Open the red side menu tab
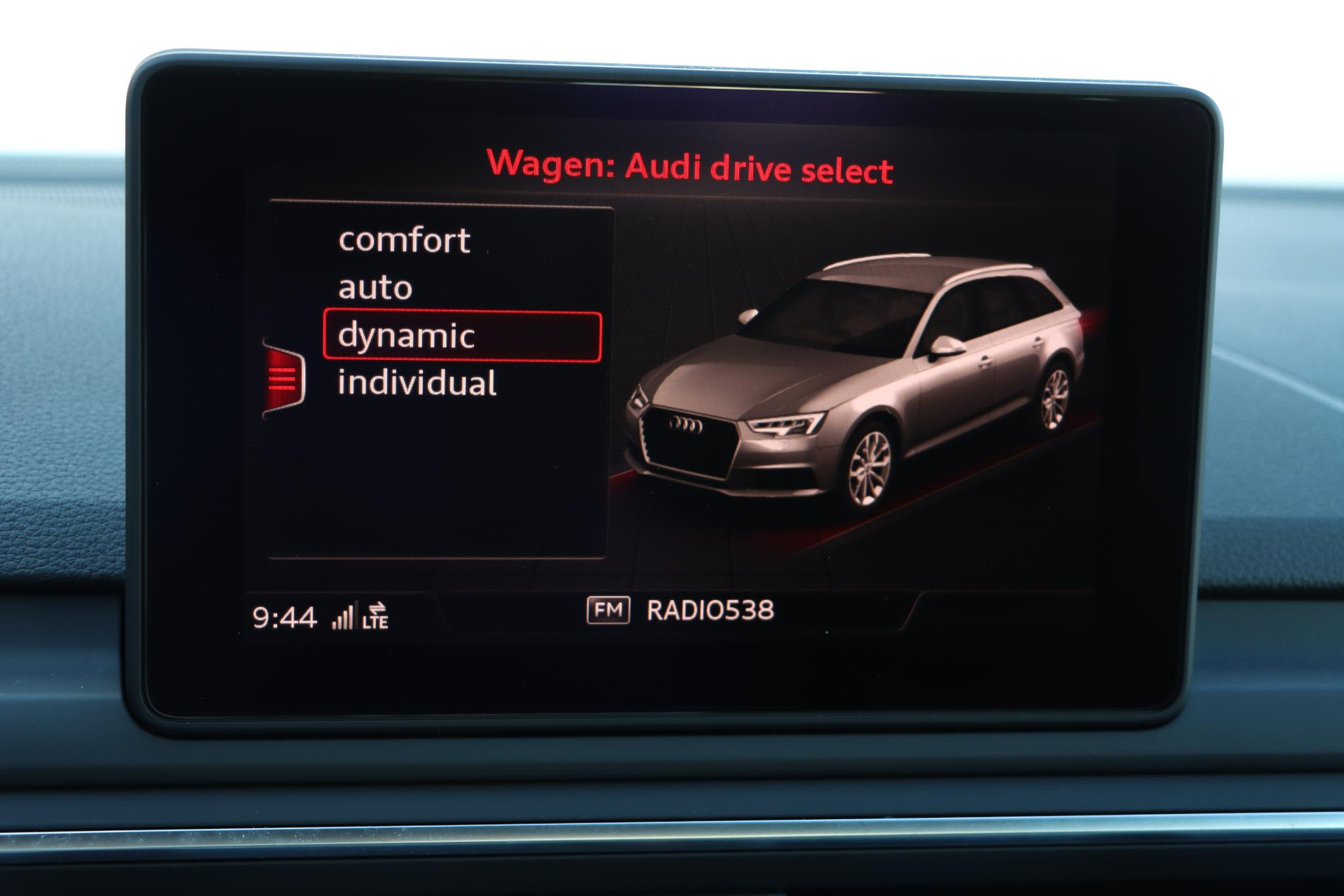Screen dimensions: 1344x896 tap(283, 379)
